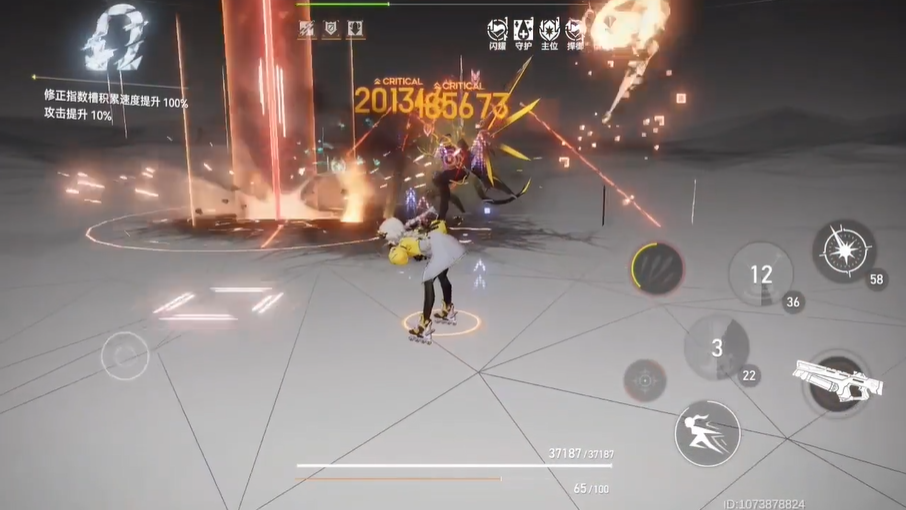
Task: Trigger the starburst crosshair skill
Action: (x=843, y=250)
